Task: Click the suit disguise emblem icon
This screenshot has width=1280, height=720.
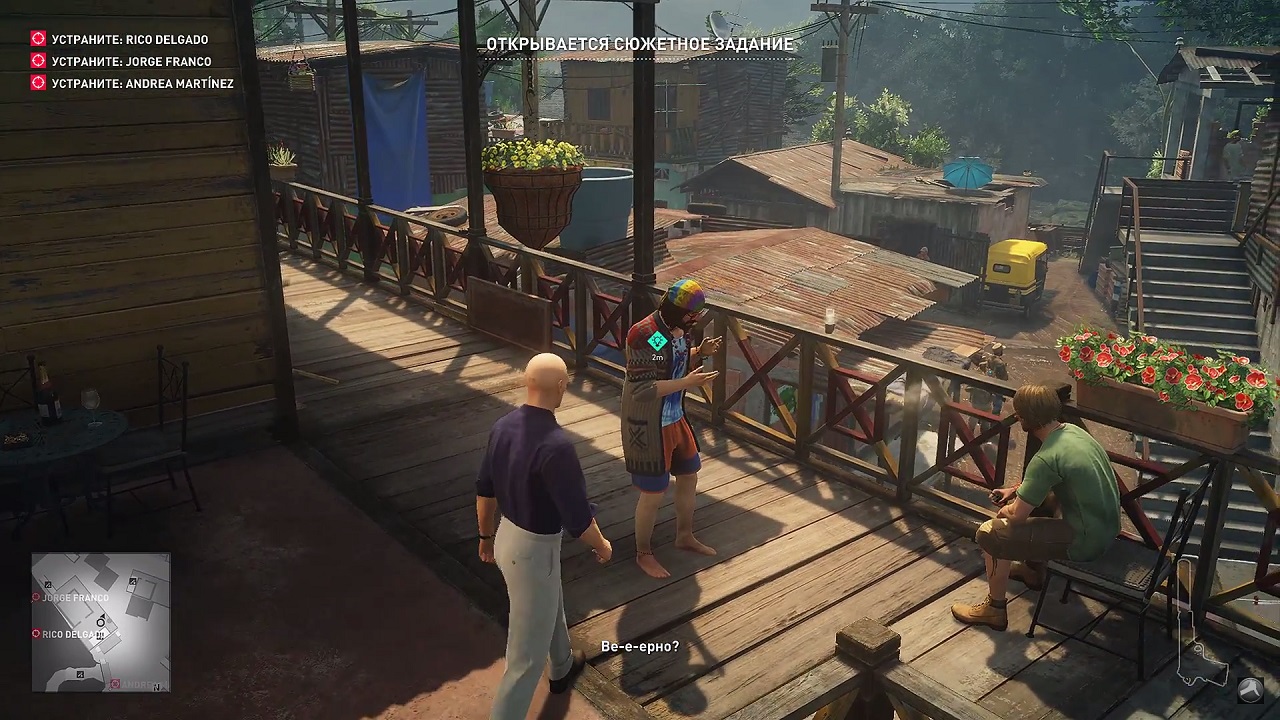Action: (1250, 689)
